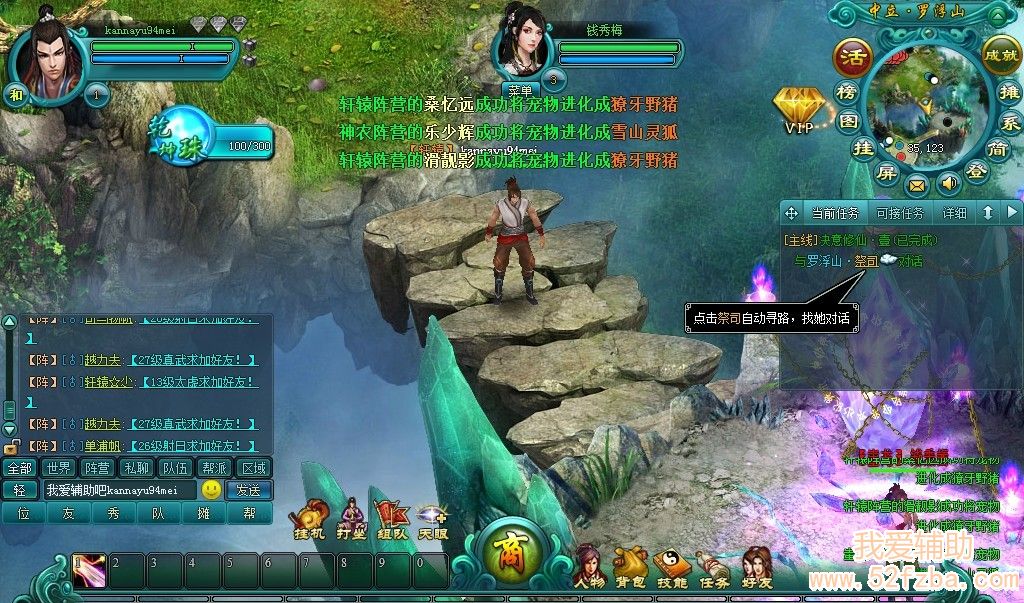The height and width of the screenshot is (603, 1024).
Task: Switch chat to the 世界 channel
Action: pyautogui.click(x=59, y=467)
